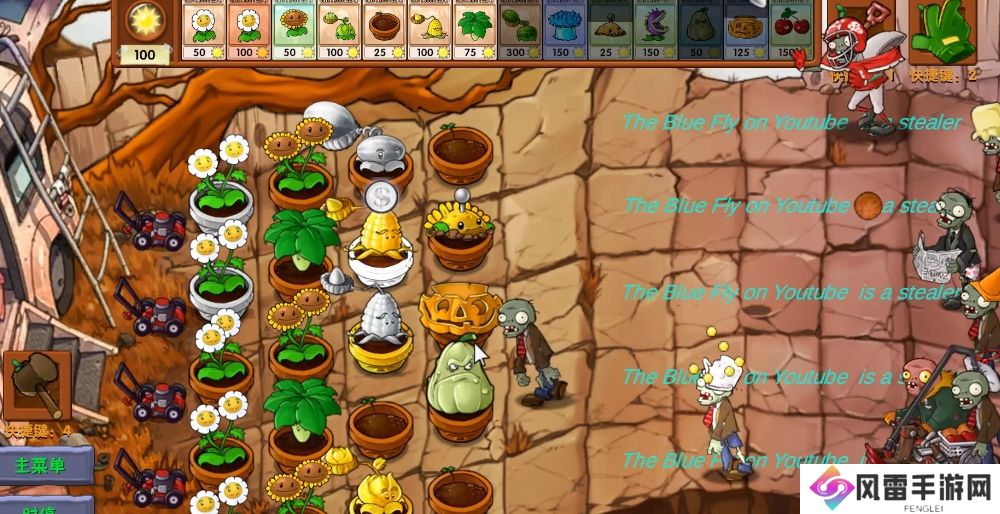Open the 主菜单 main menu
Viewport: 1000px width, 514px height.
[x=42, y=465]
